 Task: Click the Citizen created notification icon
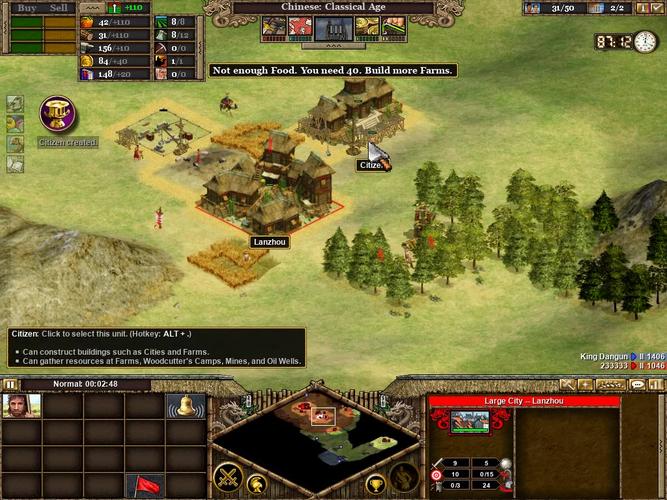coord(58,114)
